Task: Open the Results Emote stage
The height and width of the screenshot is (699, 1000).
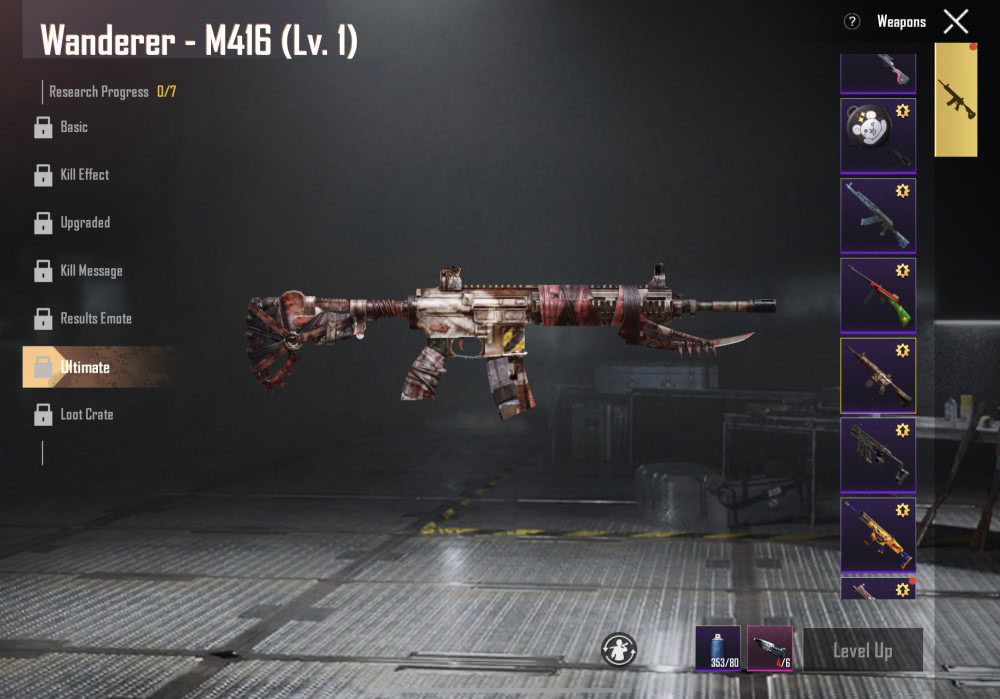Action: click(x=95, y=319)
